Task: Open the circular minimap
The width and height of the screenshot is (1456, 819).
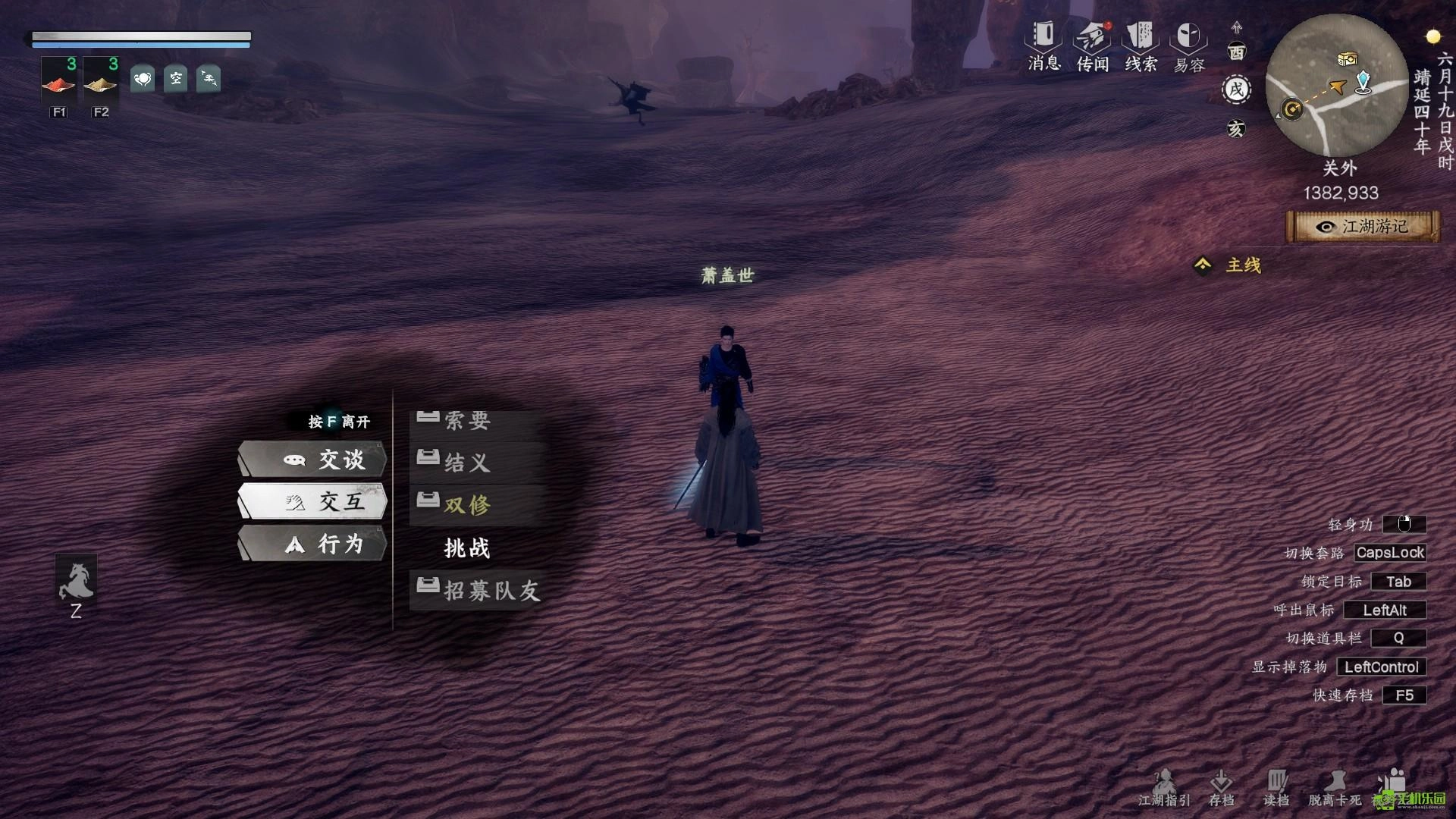Action: click(1337, 85)
